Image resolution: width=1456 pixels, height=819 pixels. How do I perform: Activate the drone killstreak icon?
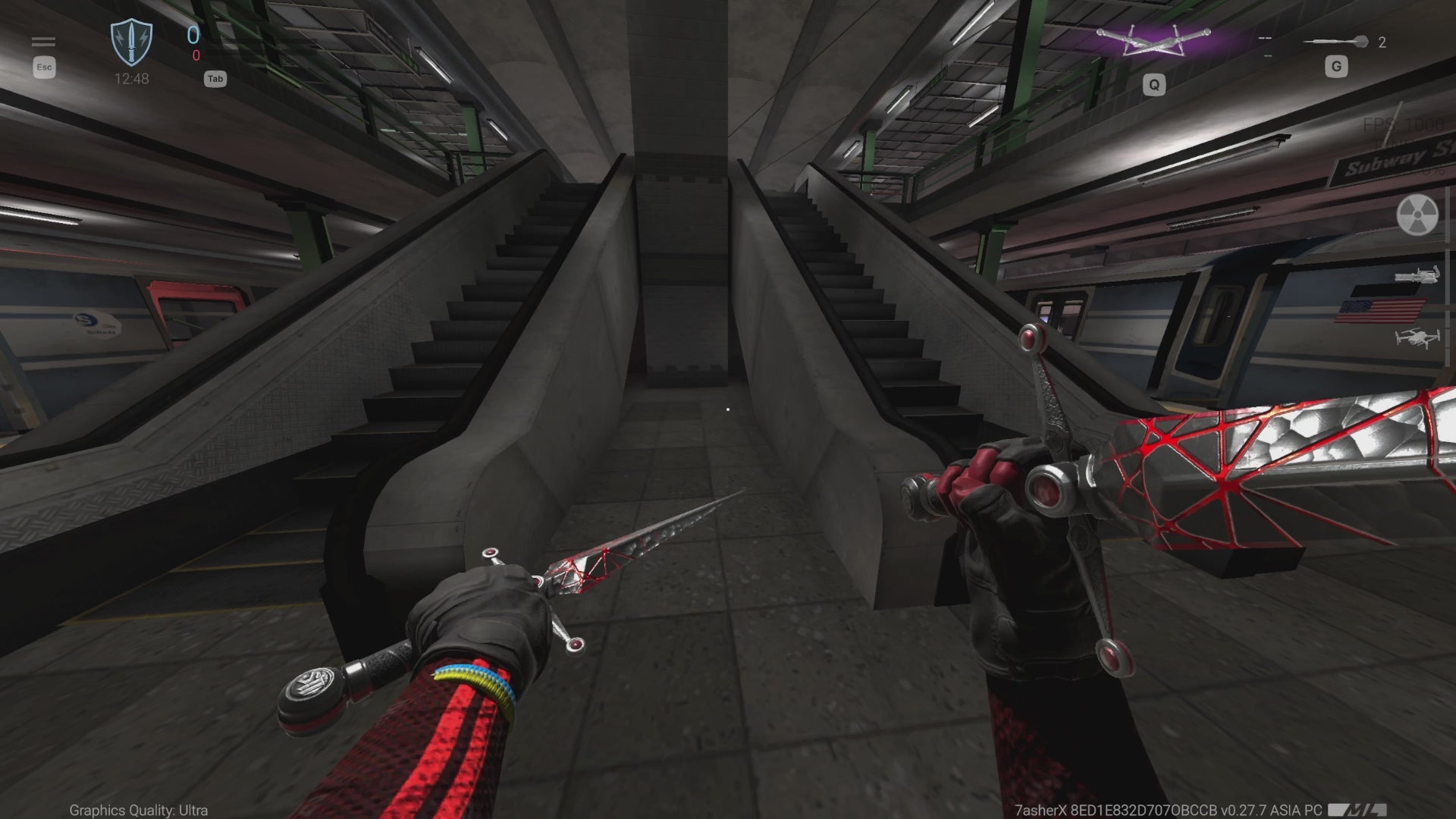coord(1417,337)
